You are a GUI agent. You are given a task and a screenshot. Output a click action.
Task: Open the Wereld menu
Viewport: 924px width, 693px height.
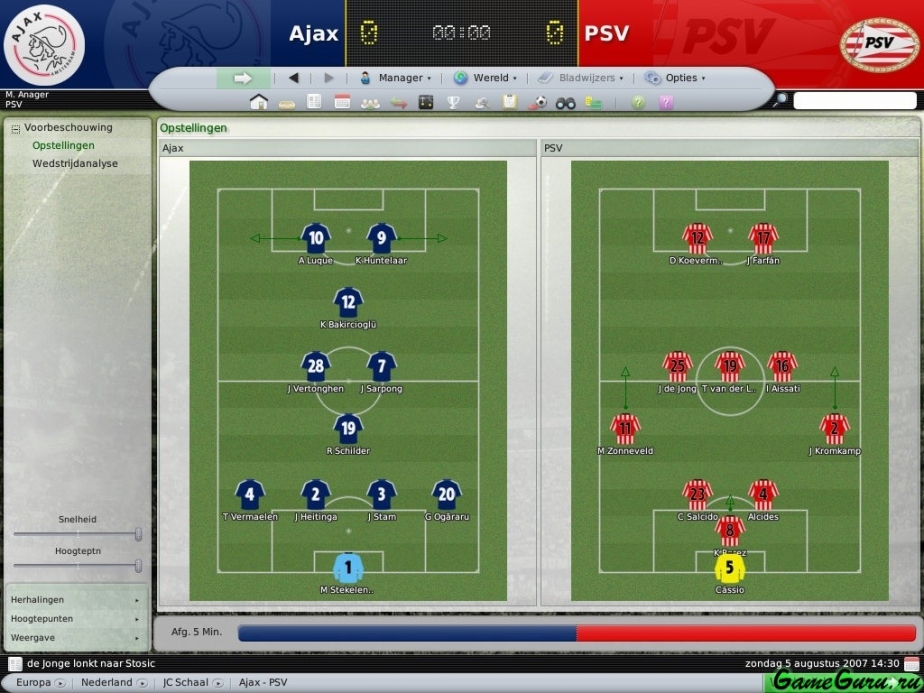486,78
